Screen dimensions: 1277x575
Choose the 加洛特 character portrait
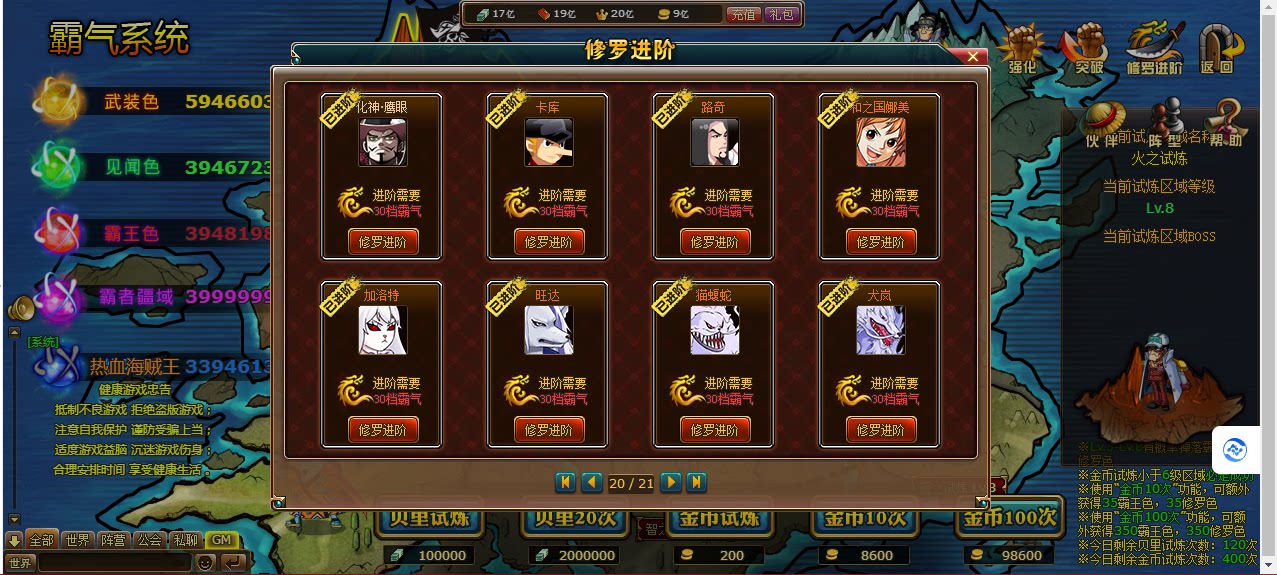point(383,330)
